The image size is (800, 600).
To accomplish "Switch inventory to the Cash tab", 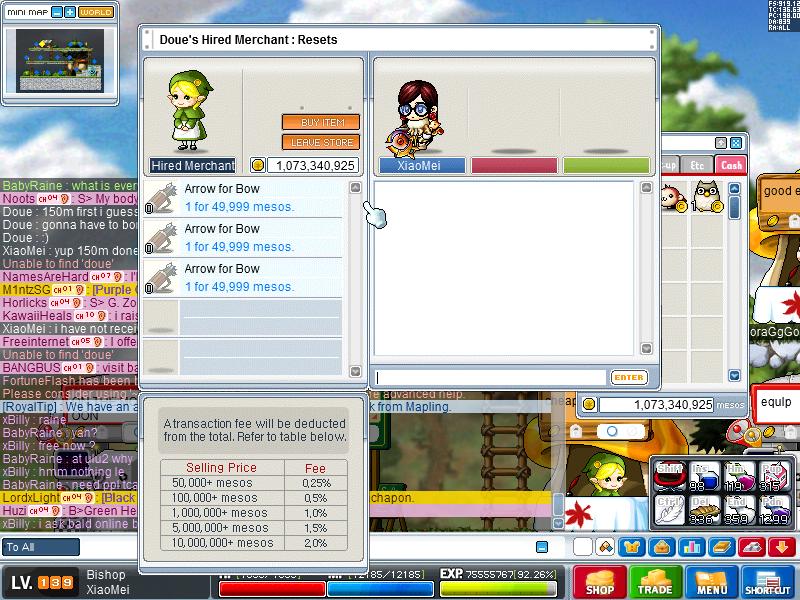I will 732,165.
